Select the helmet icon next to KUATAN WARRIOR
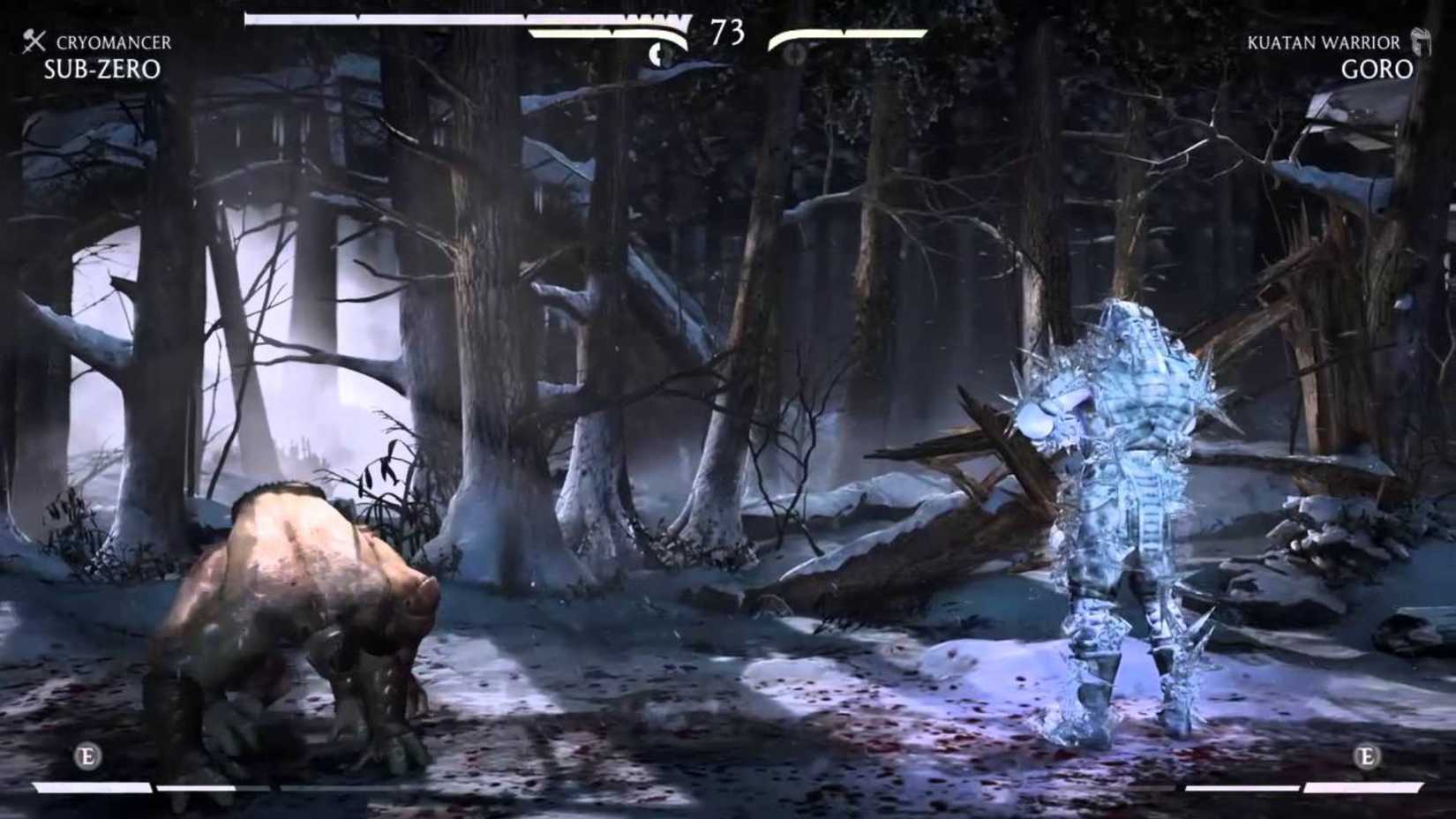This screenshot has width=1456, height=819. click(x=1422, y=41)
